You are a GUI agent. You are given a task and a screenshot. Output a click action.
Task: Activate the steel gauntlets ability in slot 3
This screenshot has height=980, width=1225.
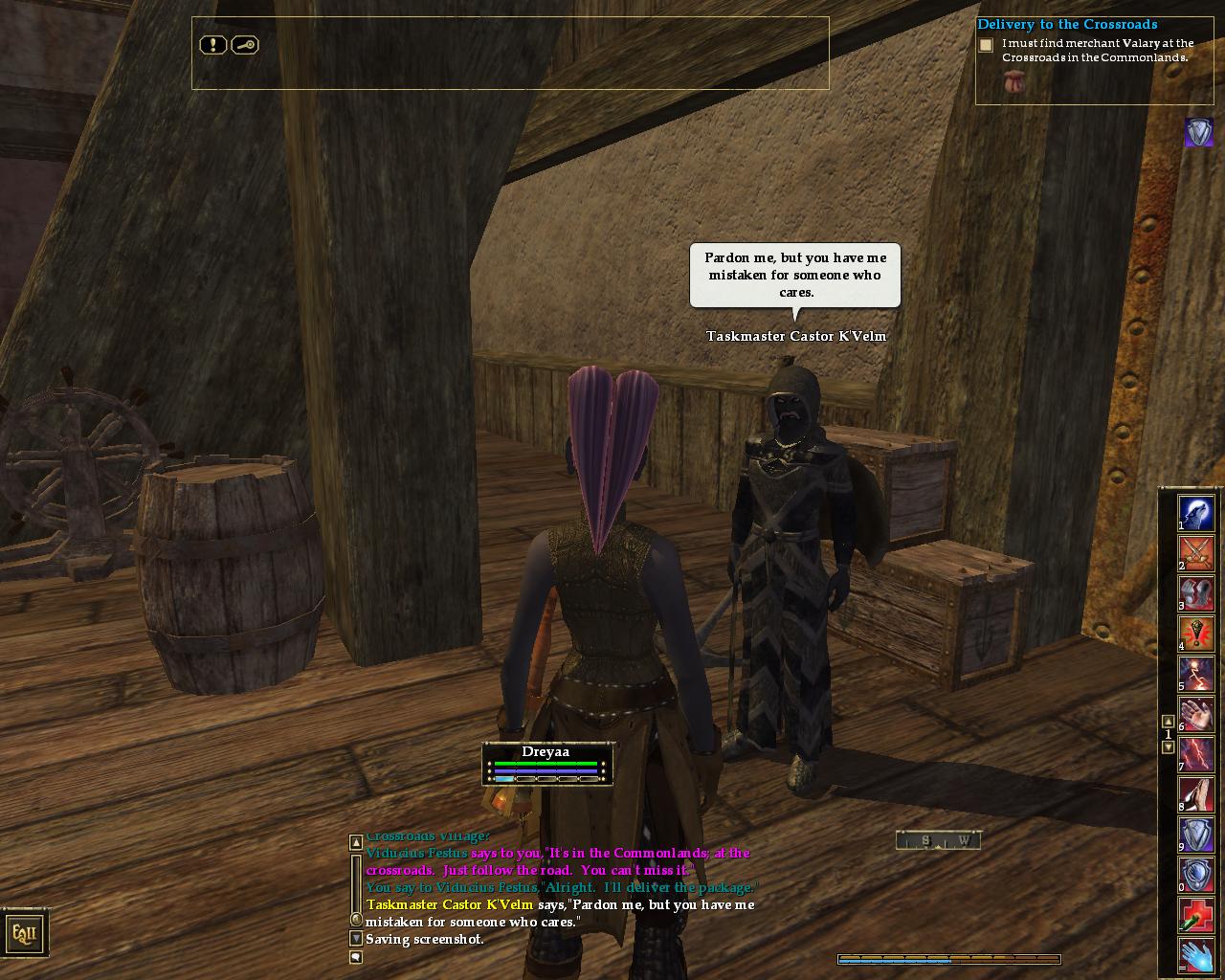[x=1196, y=593]
